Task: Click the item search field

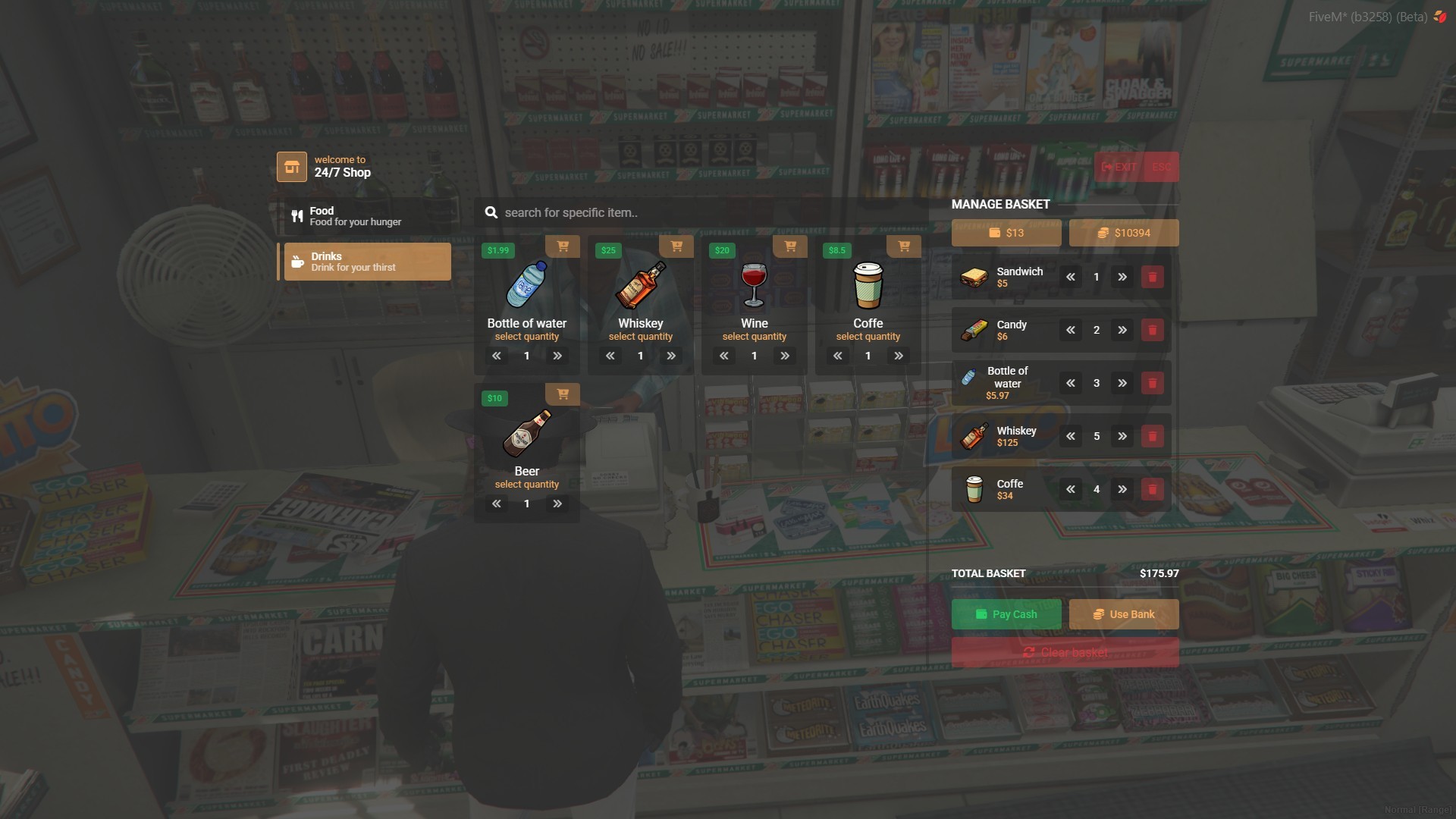Action: (705, 213)
